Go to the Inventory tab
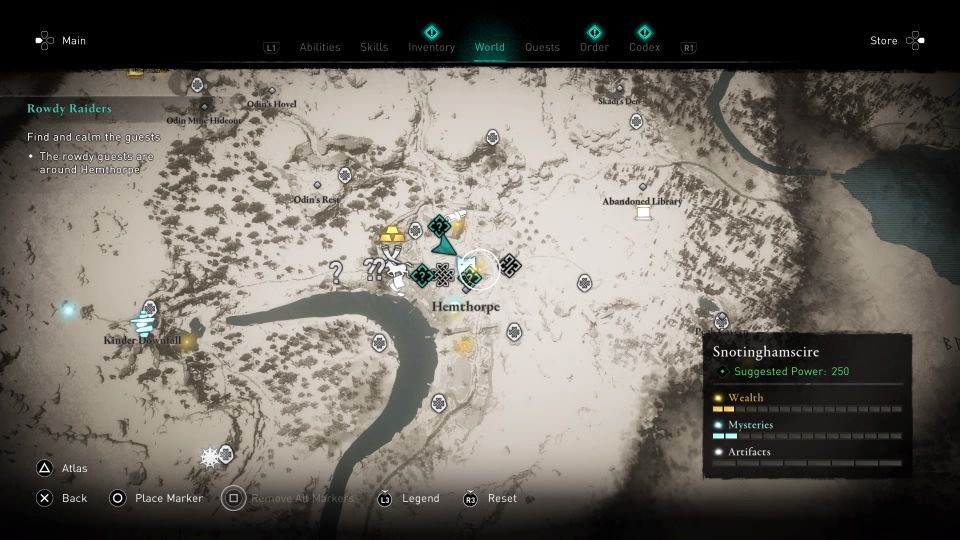The height and width of the screenshot is (540, 960). coord(431,47)
